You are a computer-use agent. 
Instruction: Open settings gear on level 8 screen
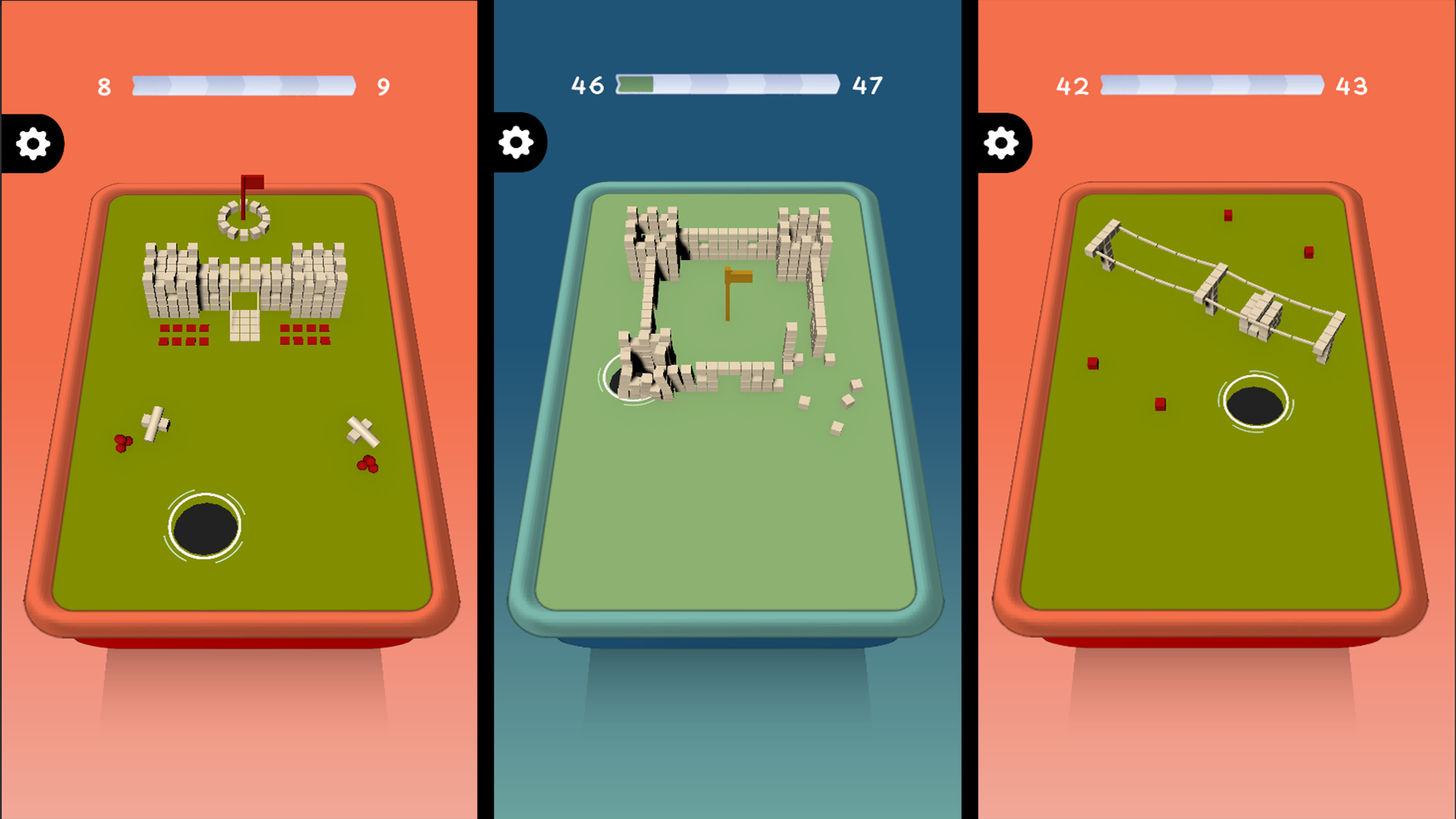tap(32, 142)
